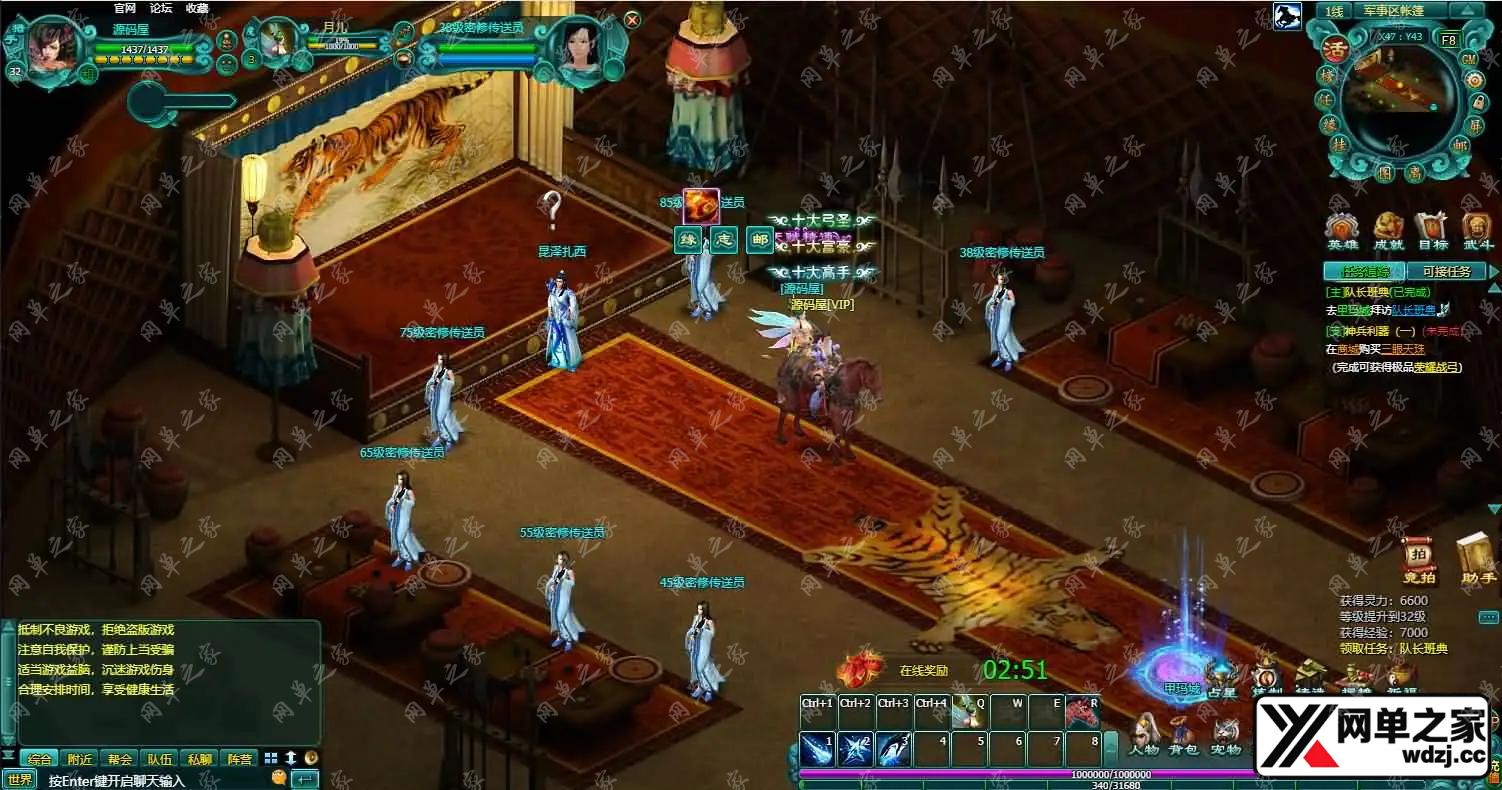Open the 竞拍 auction house
The width and height of the screenshot is (1502, 790).
tap(1419, 562)
